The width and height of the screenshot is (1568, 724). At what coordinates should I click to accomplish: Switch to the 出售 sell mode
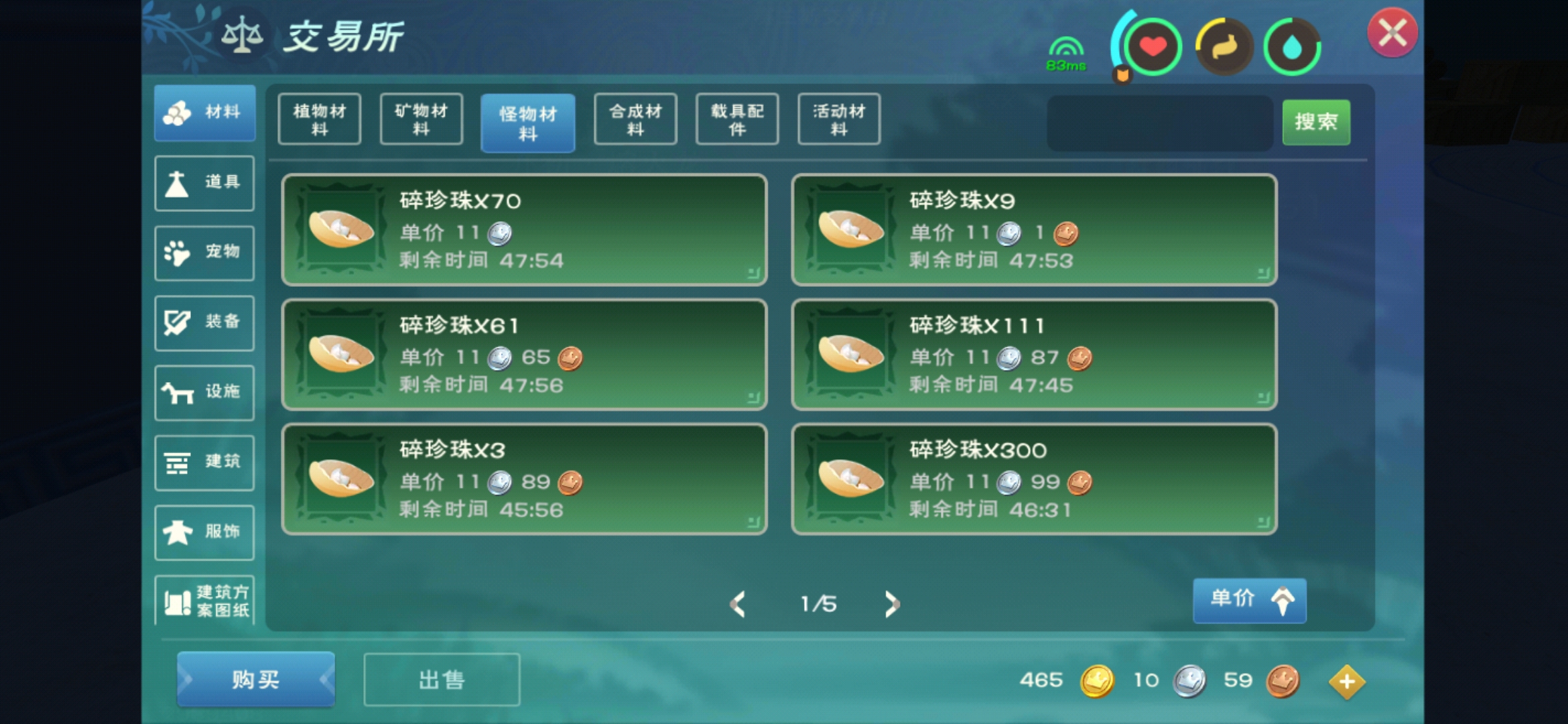[442, 680]
